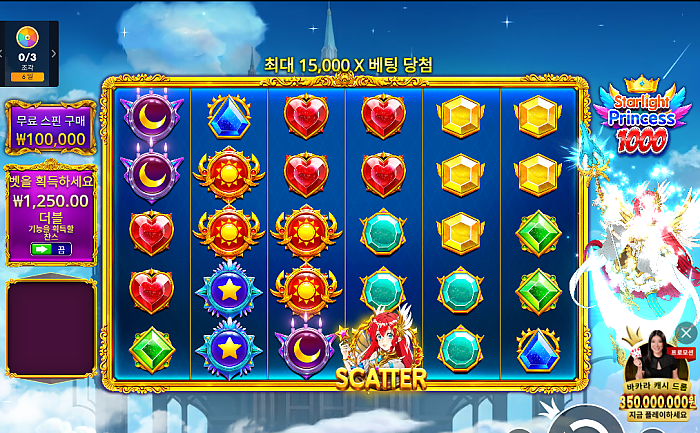Click the partly visible spin button
Screen dimensions: 700x433
577,422
